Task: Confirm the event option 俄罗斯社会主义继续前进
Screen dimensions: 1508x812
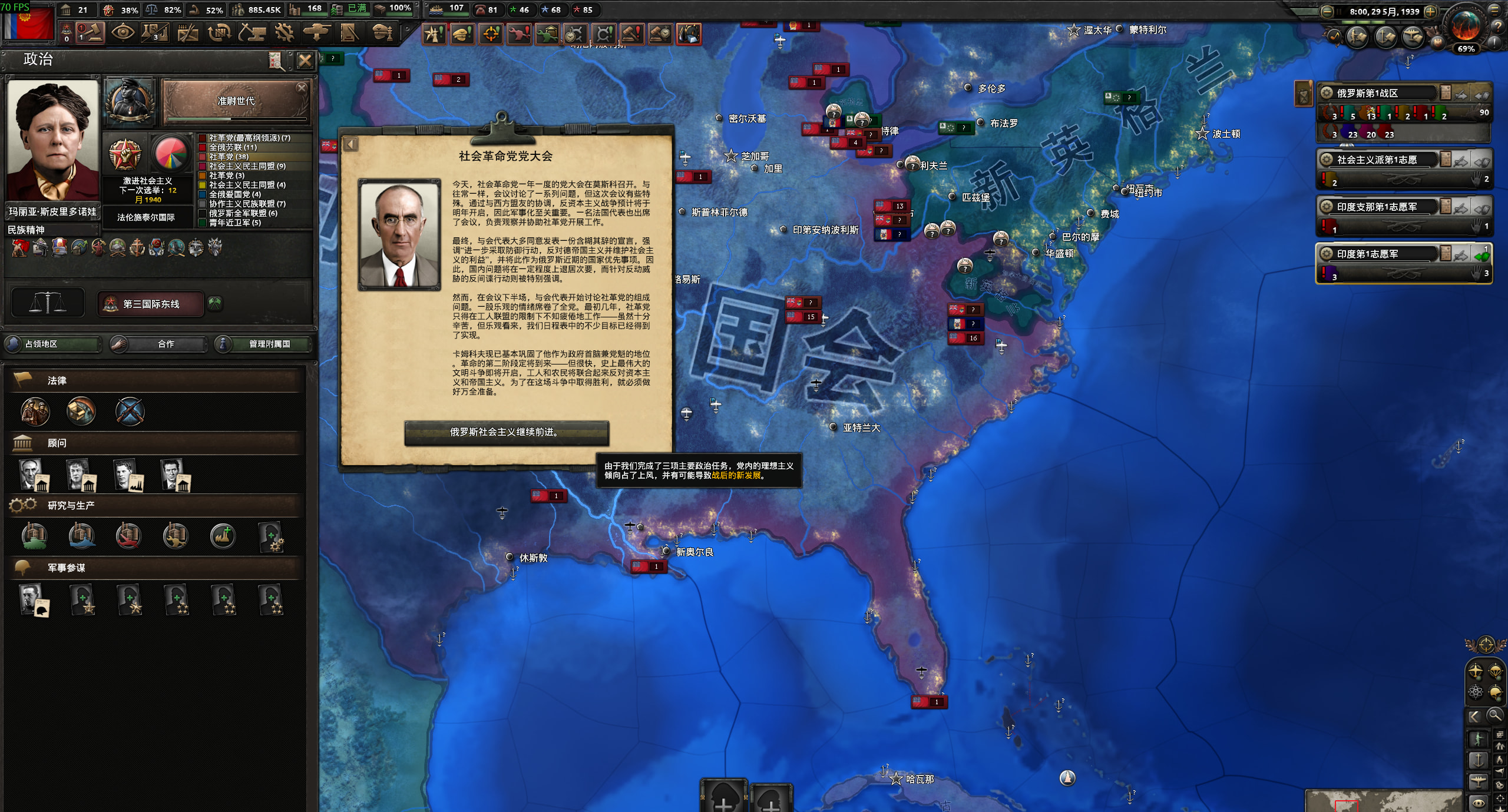Action: (x=506, y=432)
